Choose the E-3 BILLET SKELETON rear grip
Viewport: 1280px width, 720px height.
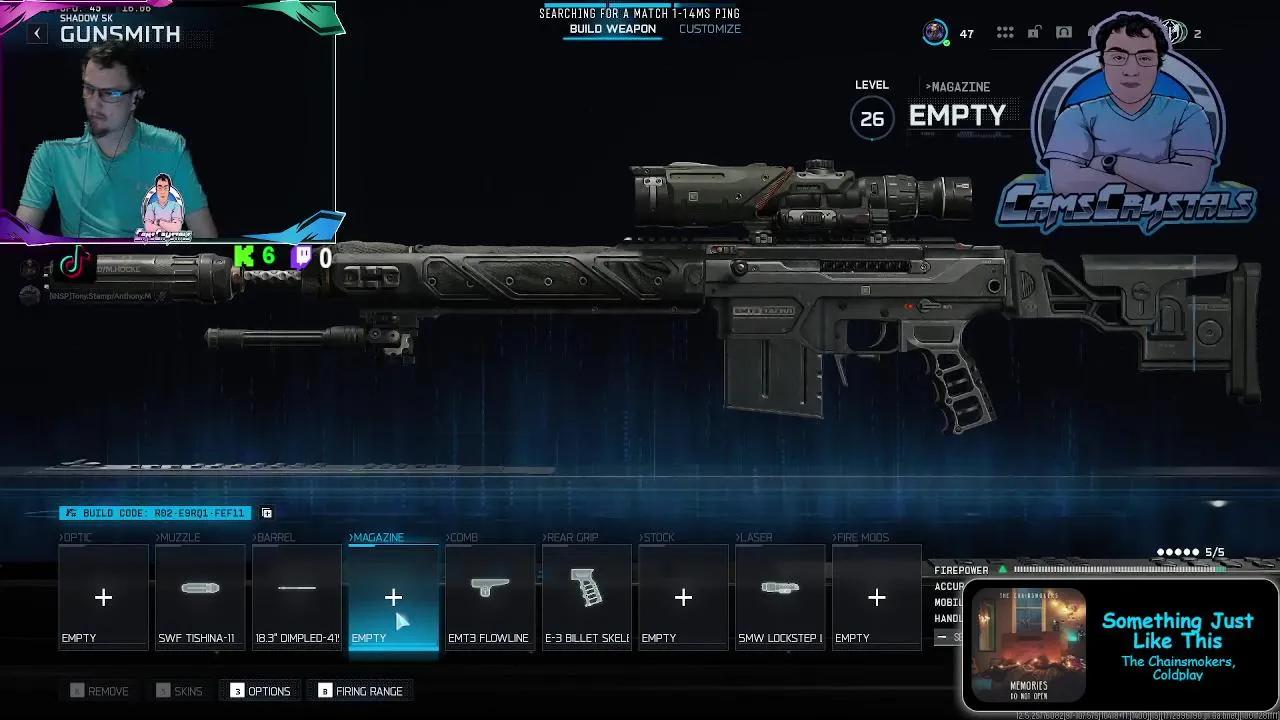point(586,597)
